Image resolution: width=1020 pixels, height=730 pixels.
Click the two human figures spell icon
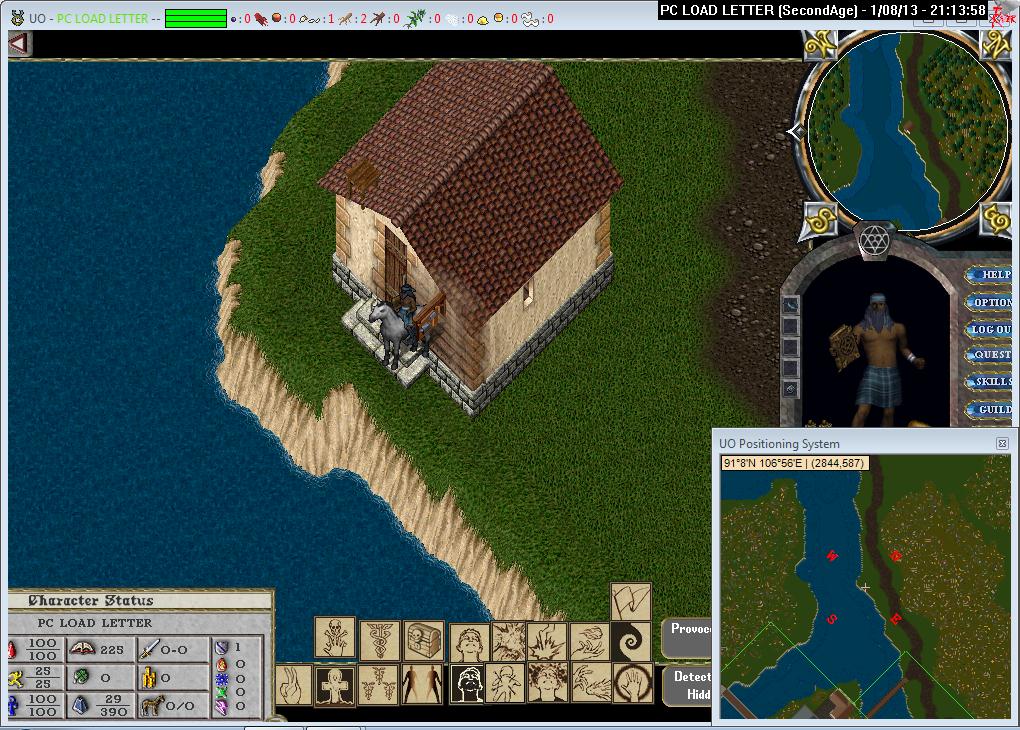423,685
